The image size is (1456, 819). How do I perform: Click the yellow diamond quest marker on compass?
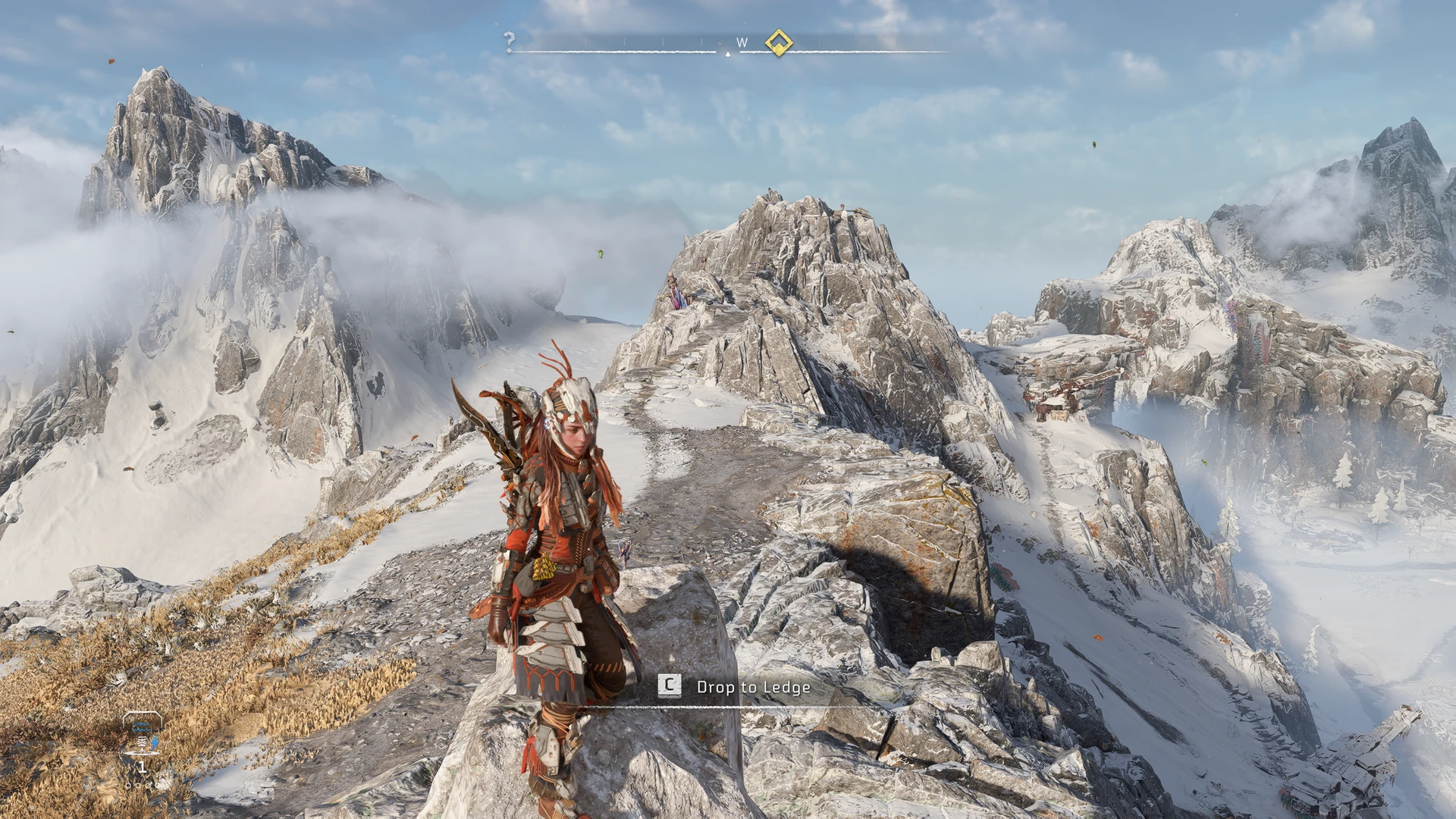(x=778, y=42)
